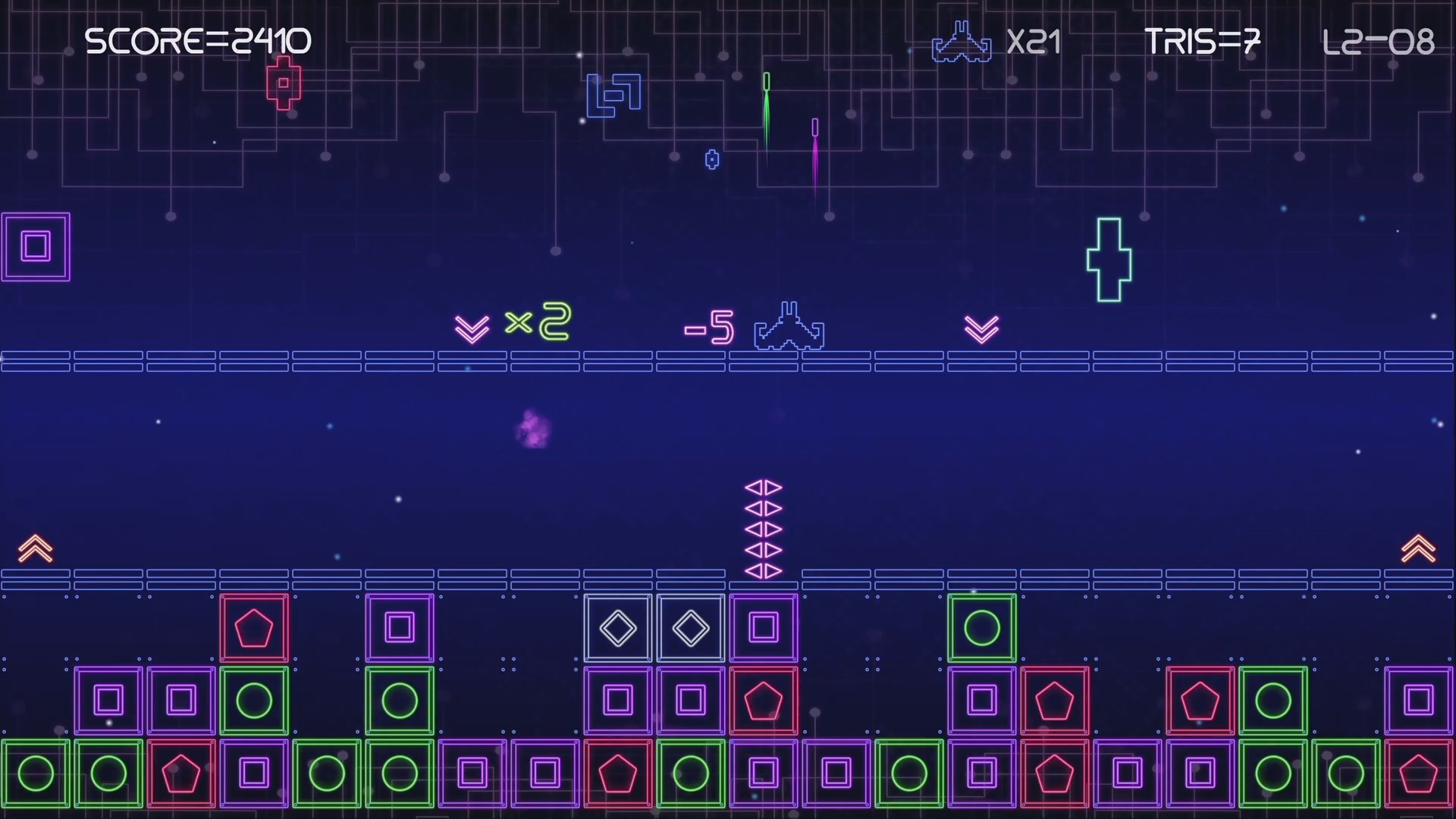Click the TRIS=7 counter
Screen dimensions: 1456x819
click(1203, 42)
